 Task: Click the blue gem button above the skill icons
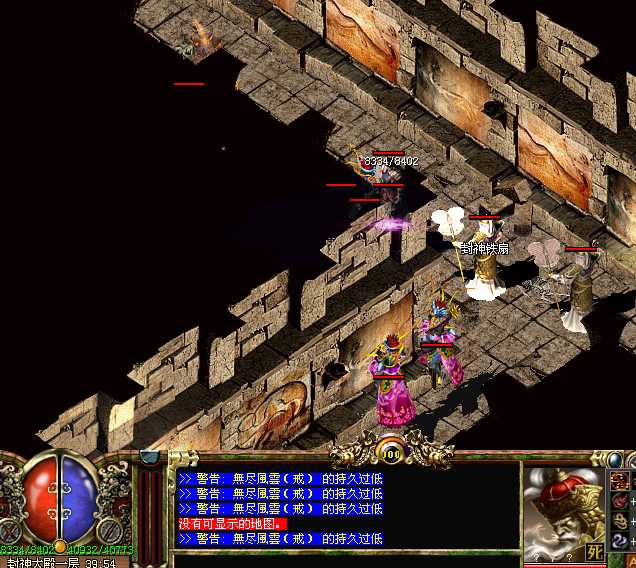616,459
